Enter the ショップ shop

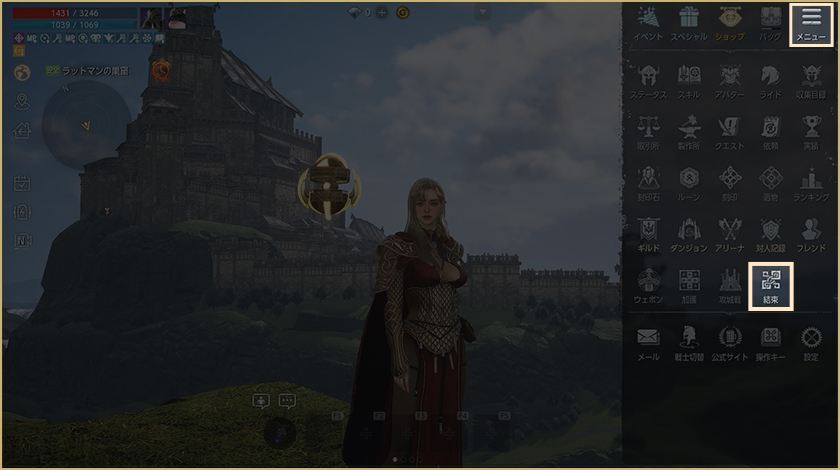click(729, 23)
